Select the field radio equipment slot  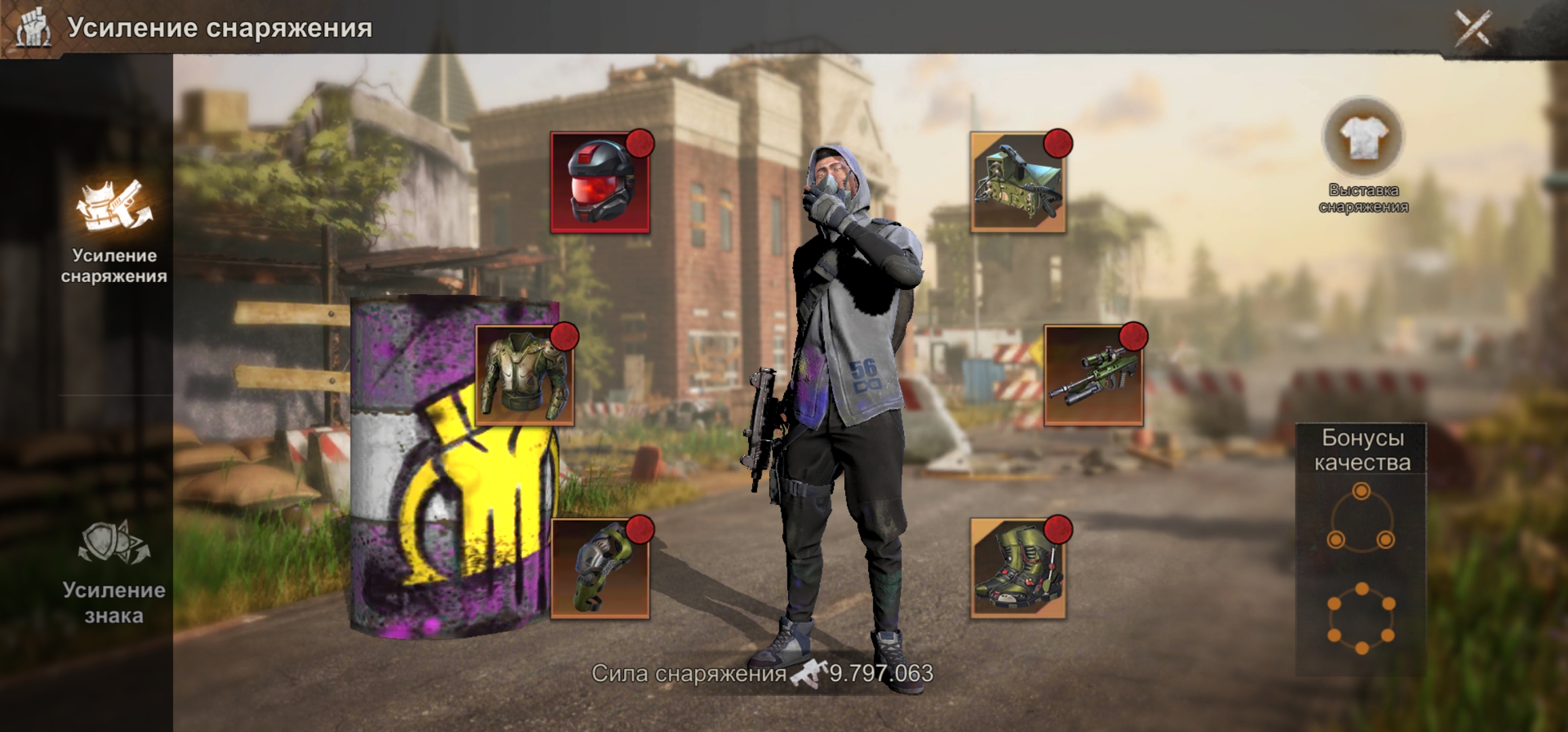coord(1018,183)
